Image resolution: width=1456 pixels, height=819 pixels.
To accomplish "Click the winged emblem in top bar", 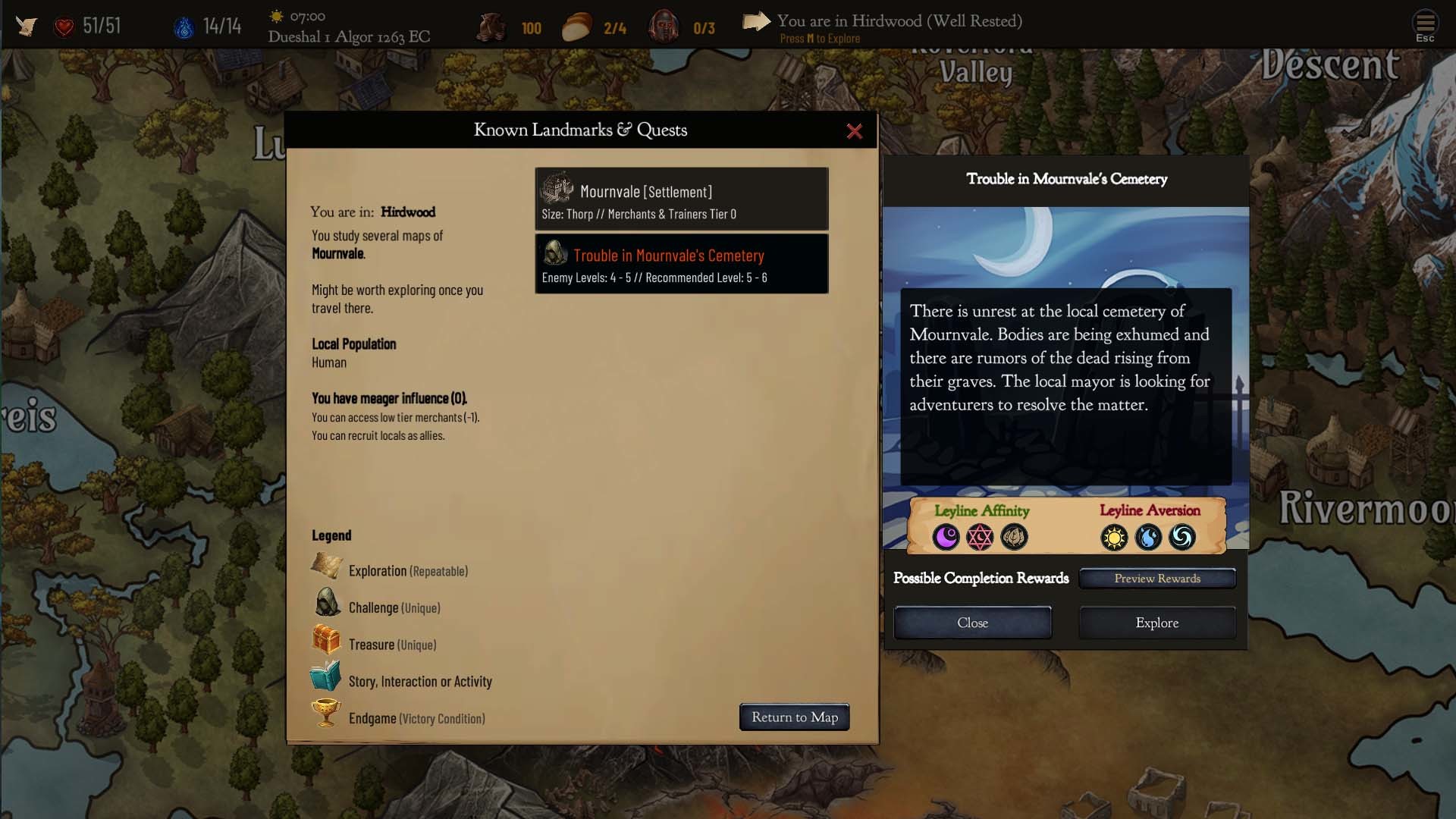I will click(x=27, y=26).
